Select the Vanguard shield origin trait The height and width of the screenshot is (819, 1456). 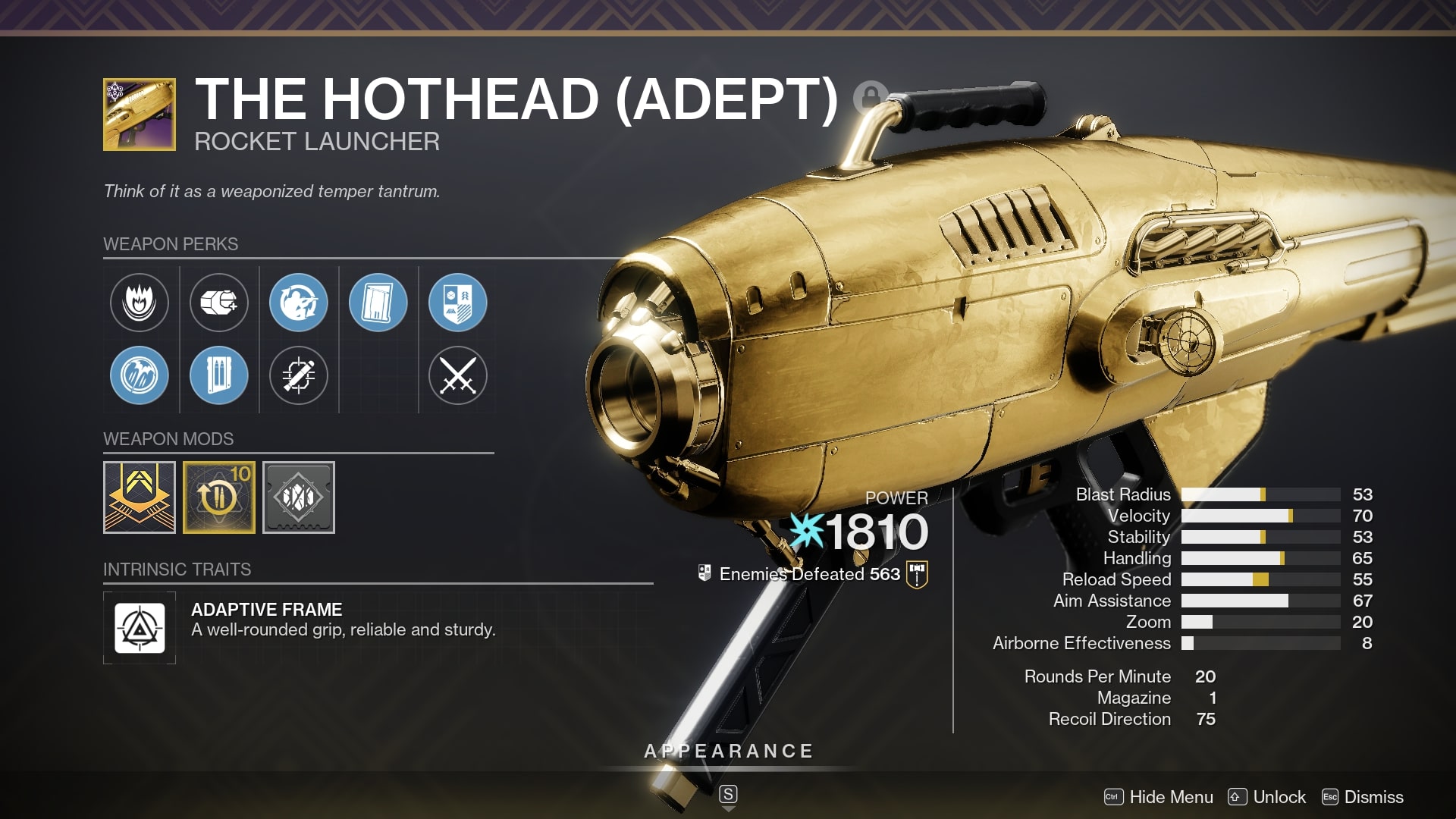(458, 302)
